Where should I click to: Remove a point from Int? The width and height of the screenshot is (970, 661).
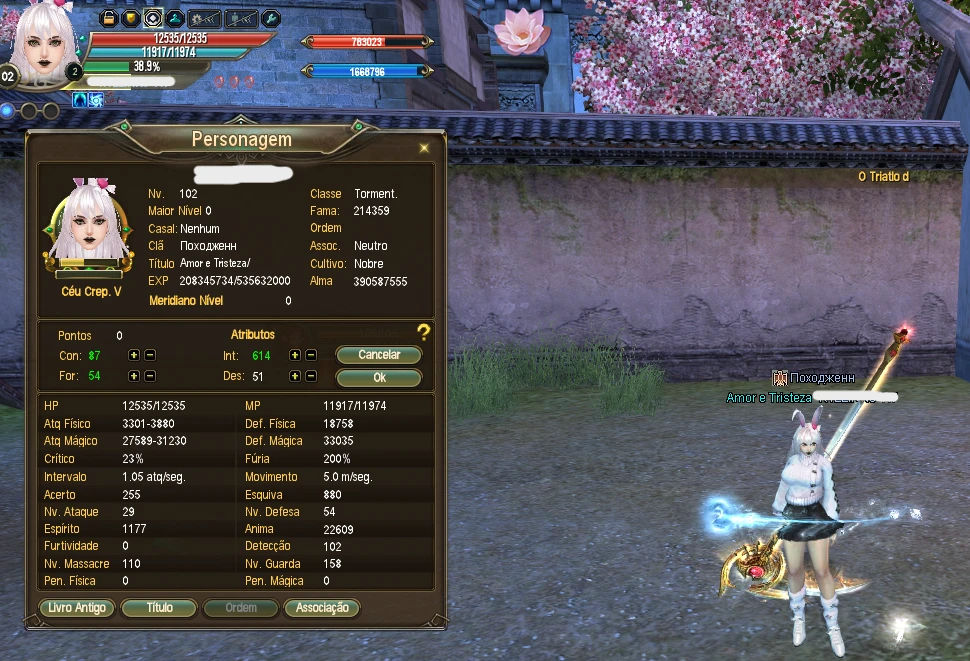[x=311, y=355]
